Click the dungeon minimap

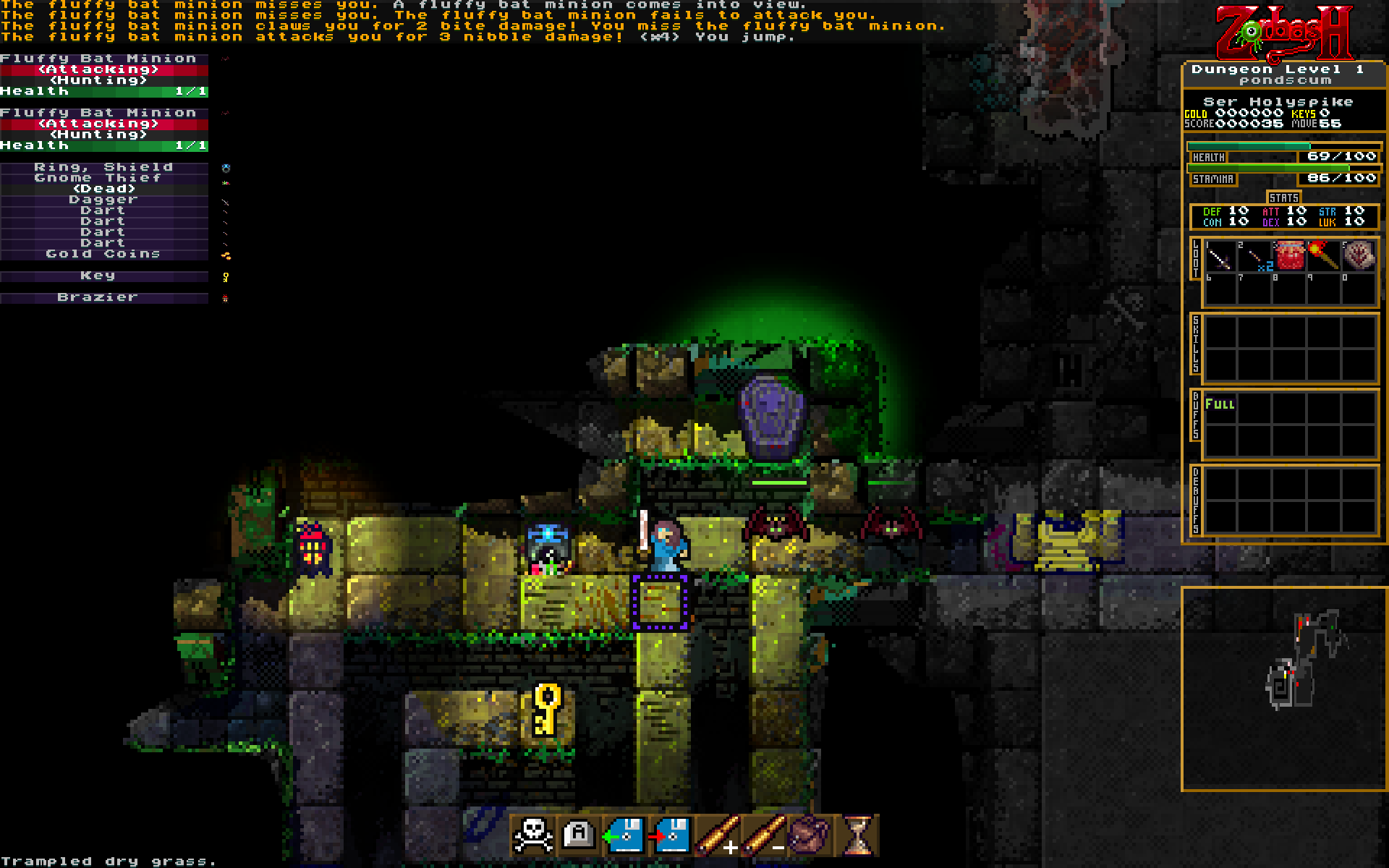1283,689
